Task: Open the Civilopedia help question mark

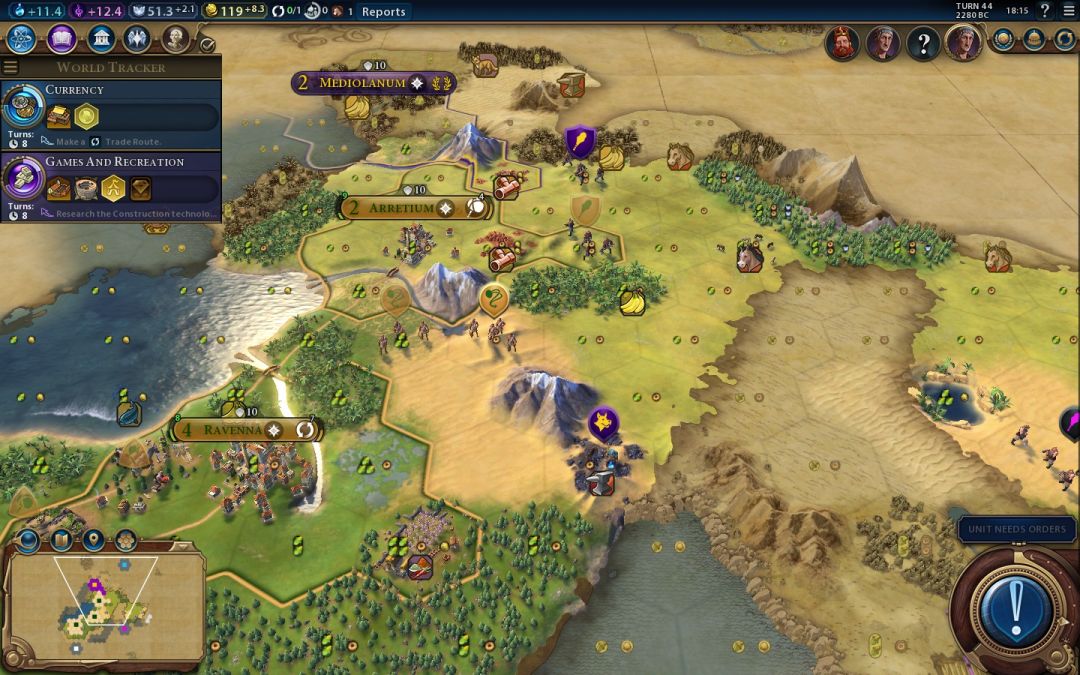Action: click(x=1047, y=12)
